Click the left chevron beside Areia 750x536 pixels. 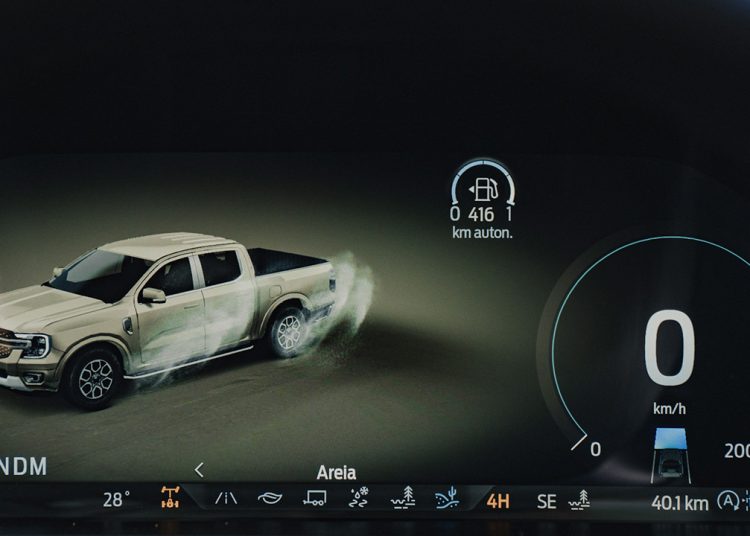[199, 470]
